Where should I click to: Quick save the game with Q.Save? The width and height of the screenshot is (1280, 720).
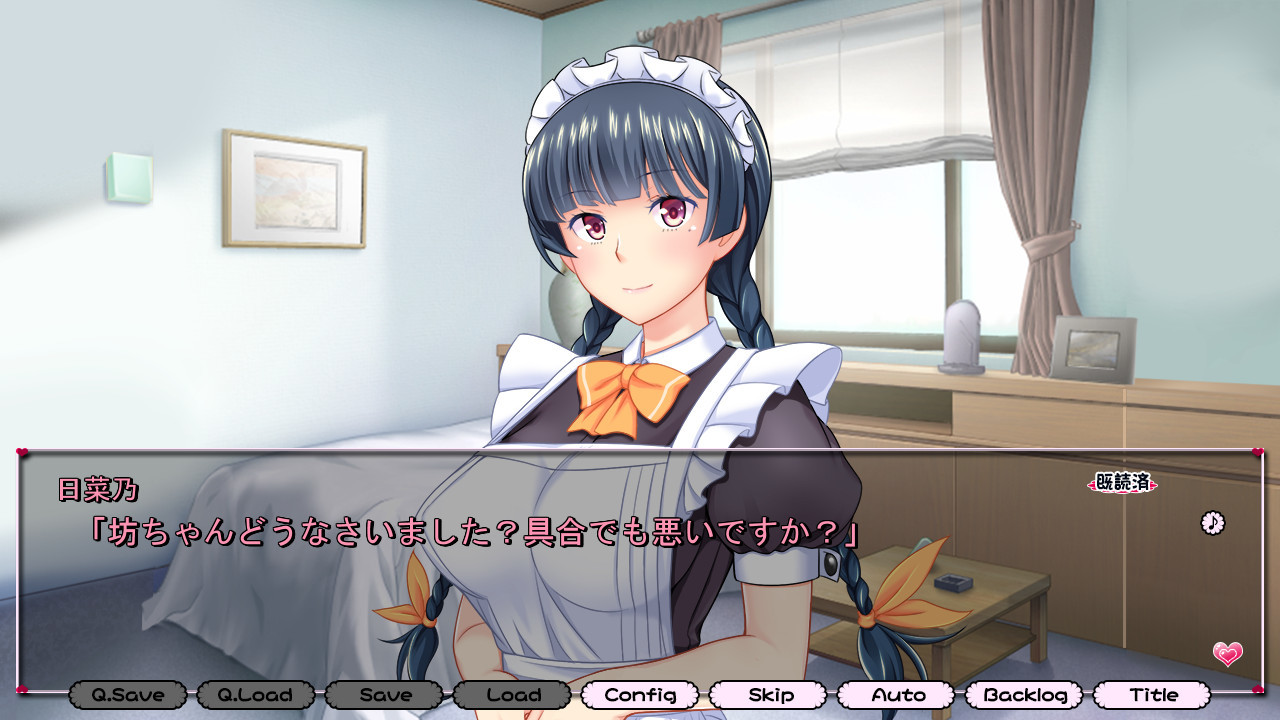[128, 693]
